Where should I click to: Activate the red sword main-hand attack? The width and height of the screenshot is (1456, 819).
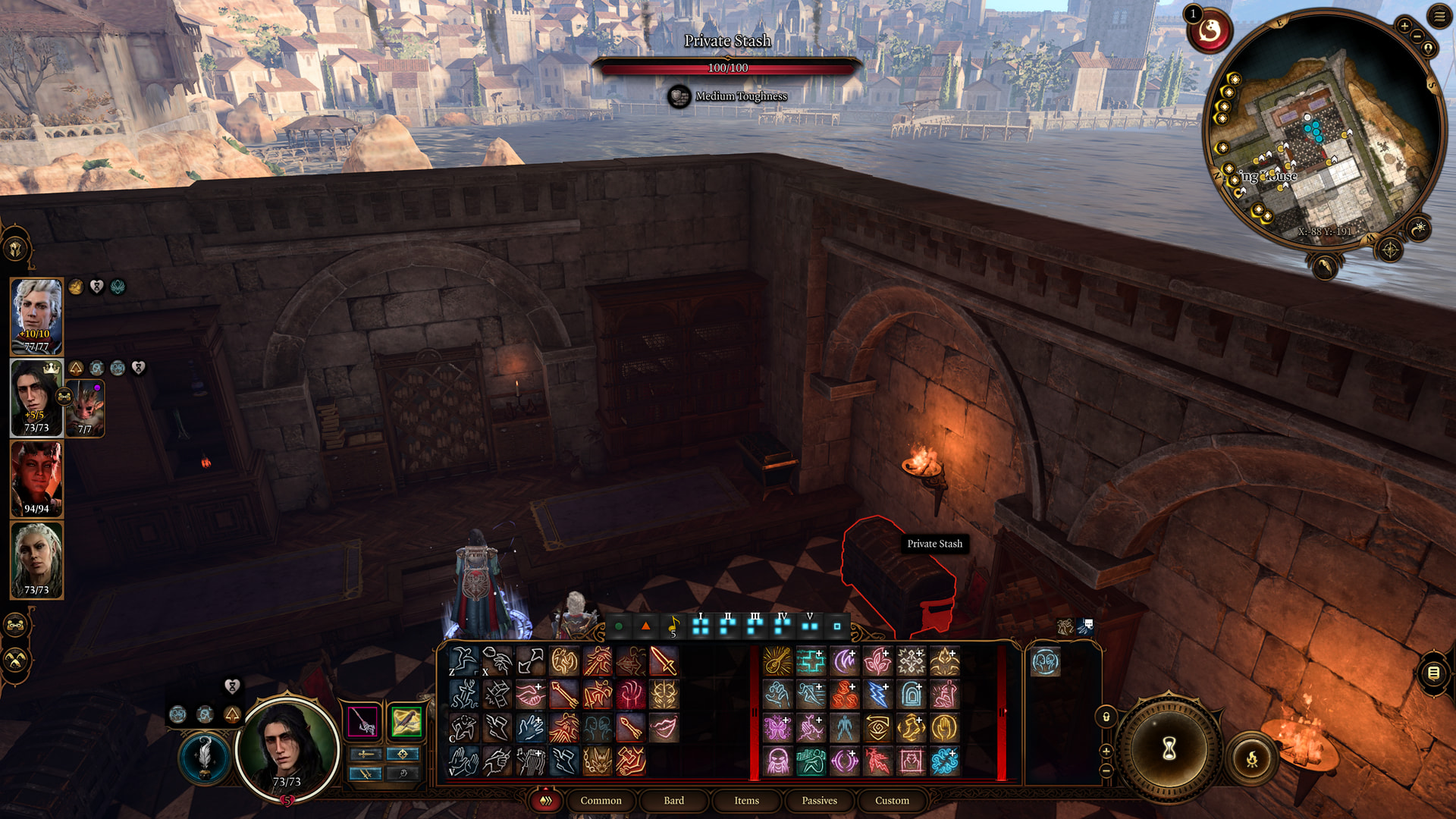pos(663,661)
